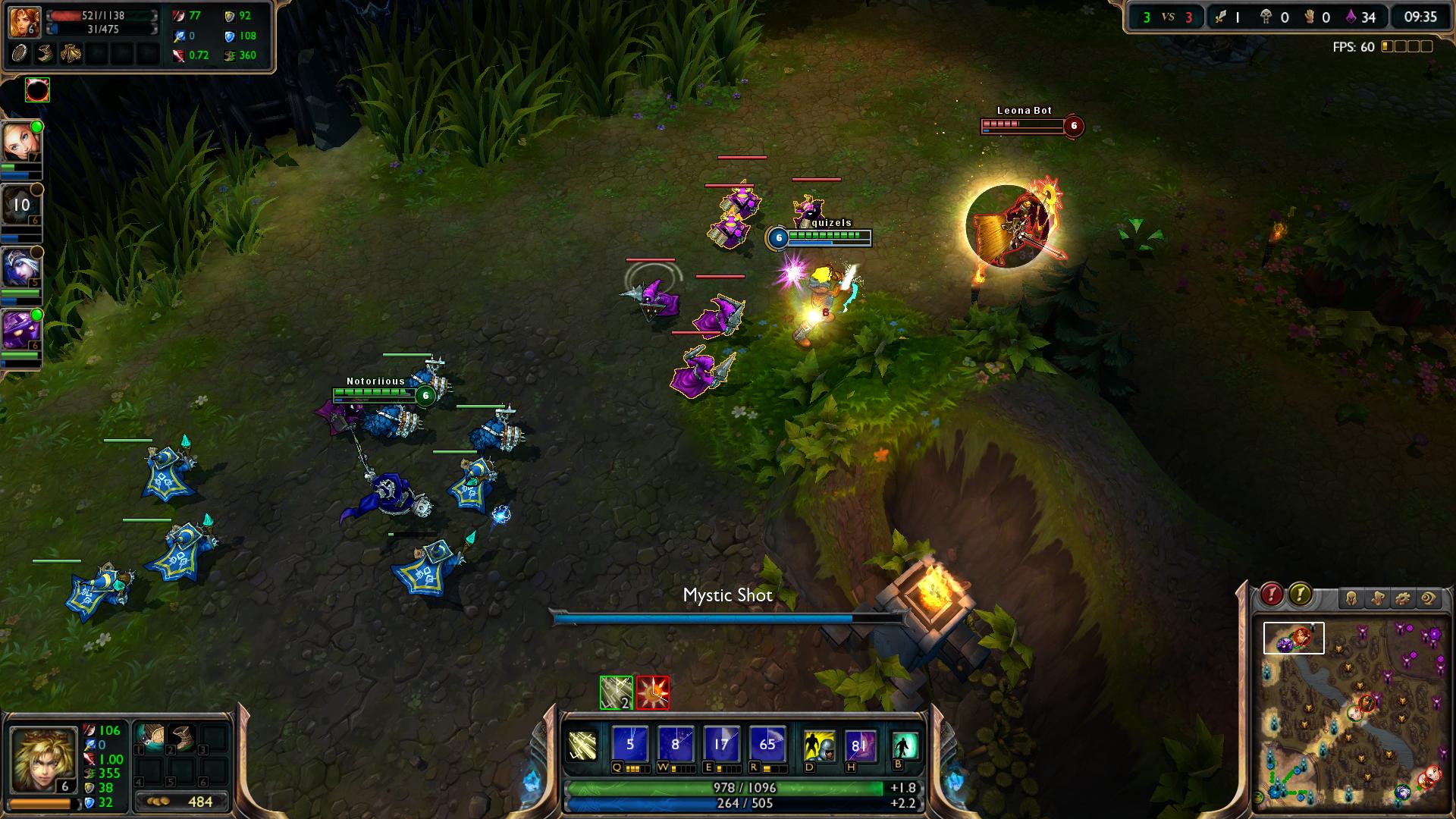Viewport: 1456px width, 819px height.
Task: Activate the W ability slot
Action: click(675, 745)
